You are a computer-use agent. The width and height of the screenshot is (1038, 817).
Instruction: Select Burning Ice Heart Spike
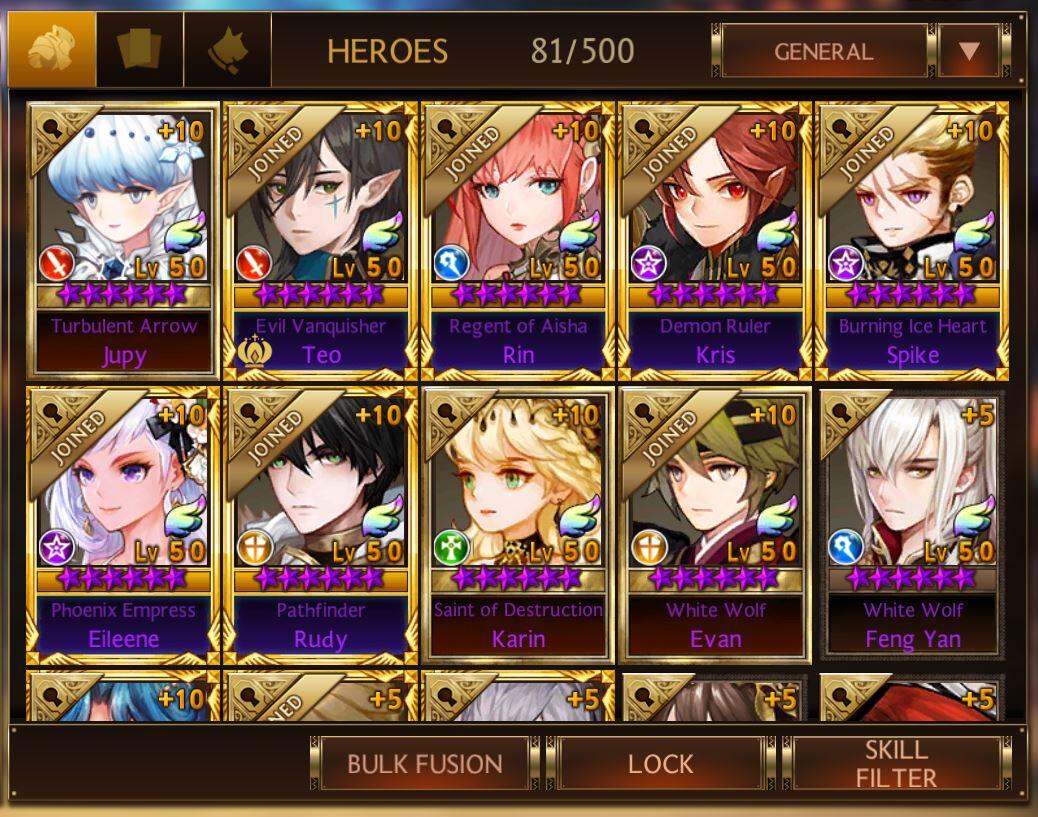912,240
